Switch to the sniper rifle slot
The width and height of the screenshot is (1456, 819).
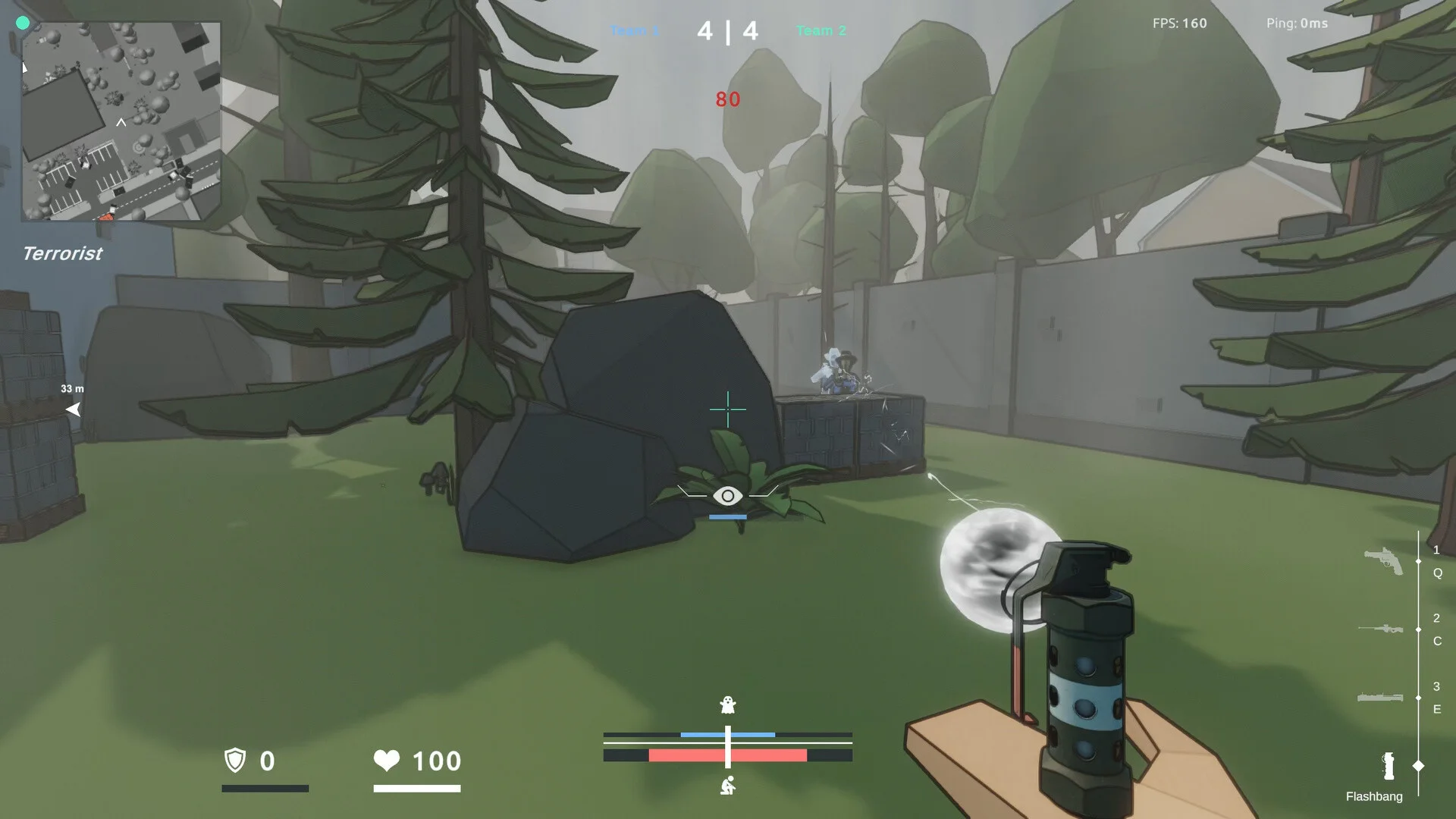pos(1380,629)
